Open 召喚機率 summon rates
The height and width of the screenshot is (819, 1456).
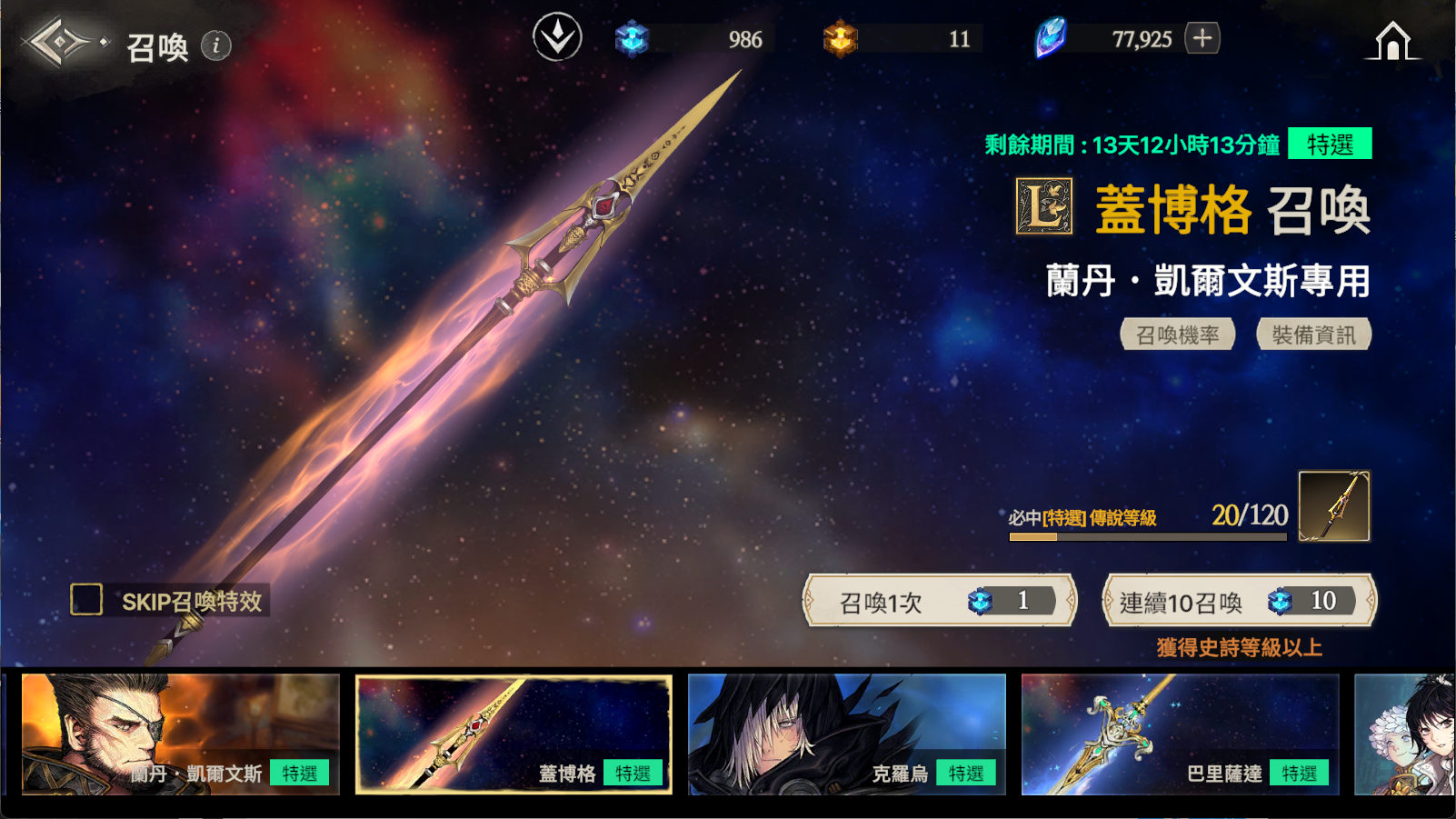tap(1177, 335)
